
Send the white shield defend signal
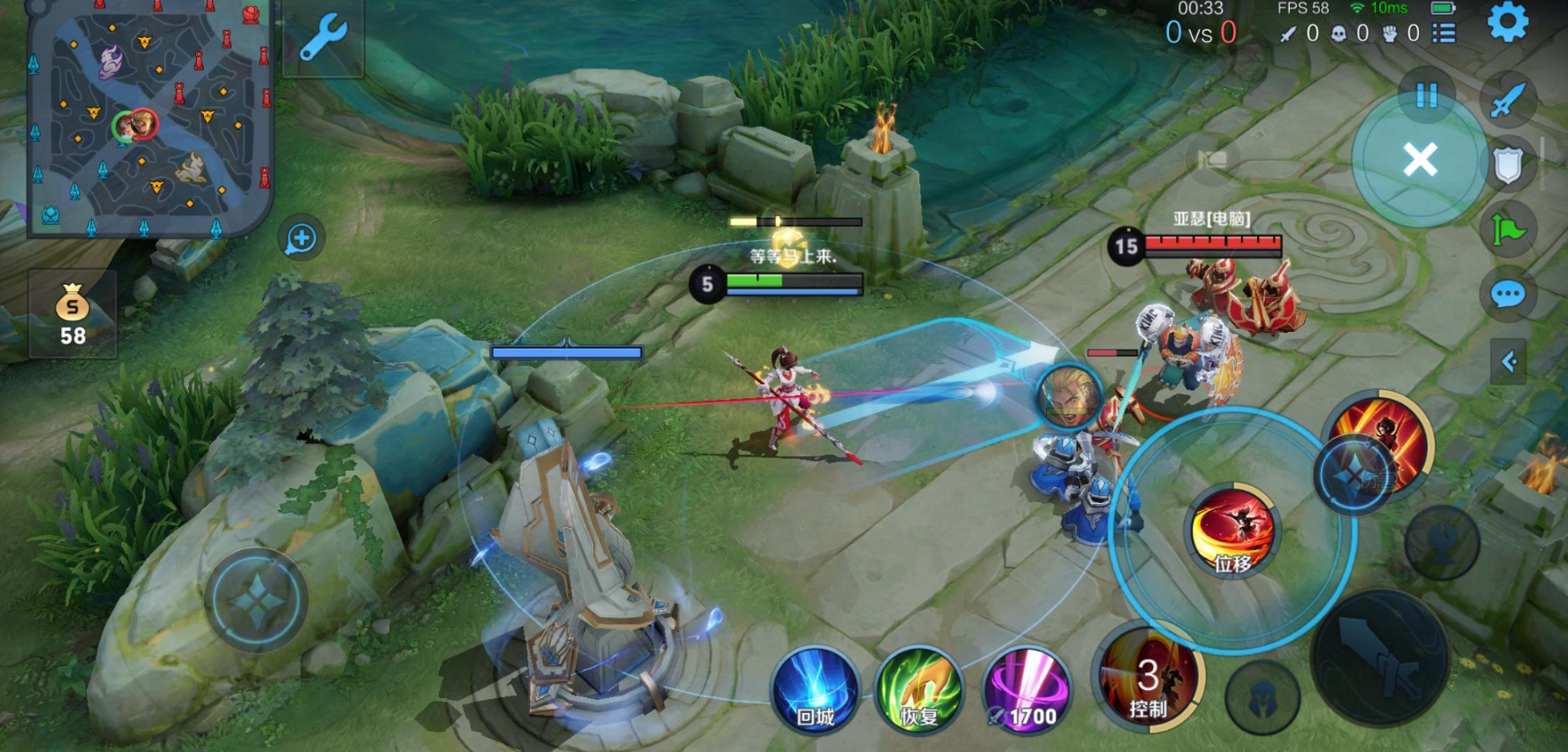(1508, 164)
